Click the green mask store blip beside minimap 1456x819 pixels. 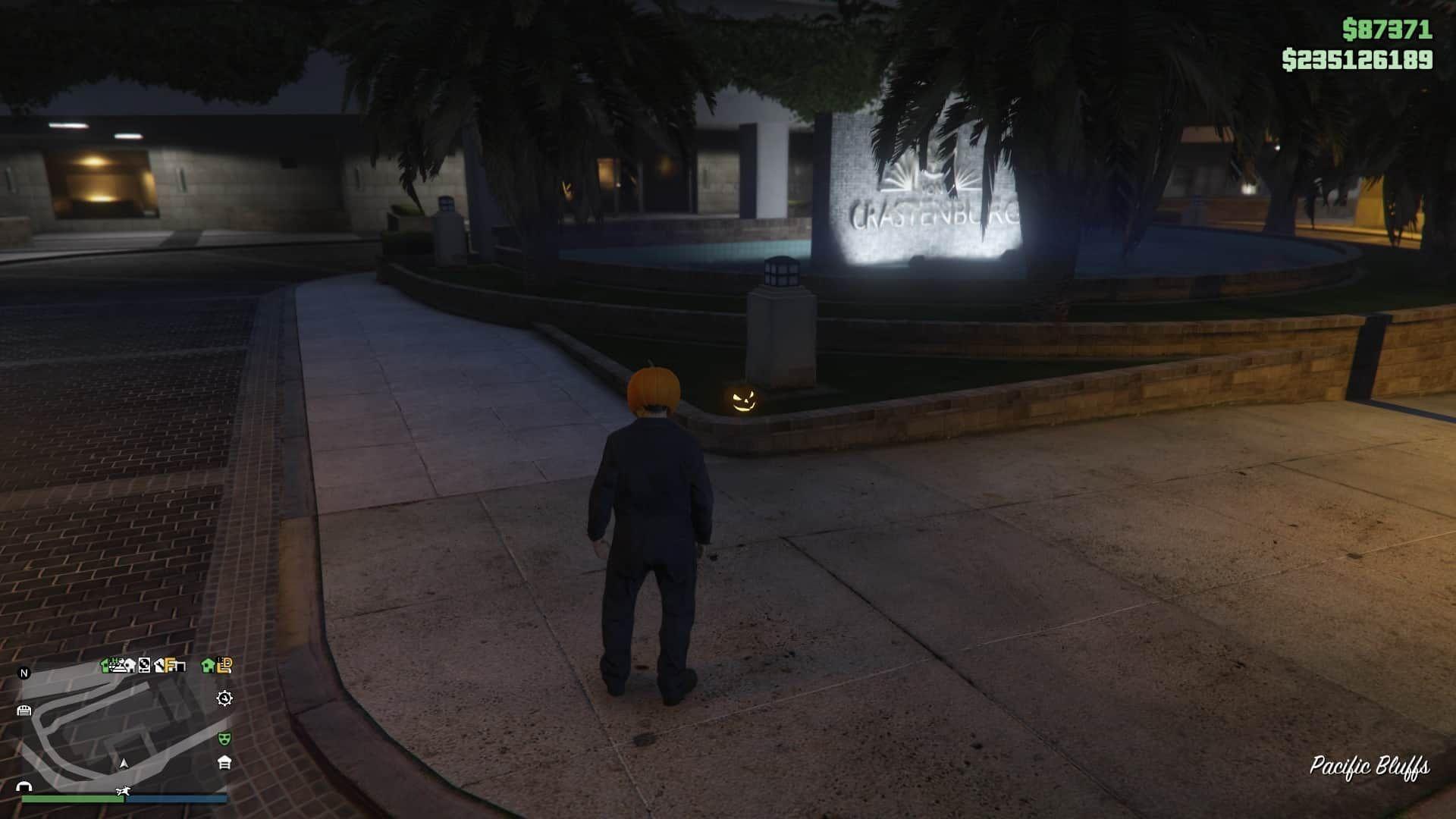coord(224,738)
